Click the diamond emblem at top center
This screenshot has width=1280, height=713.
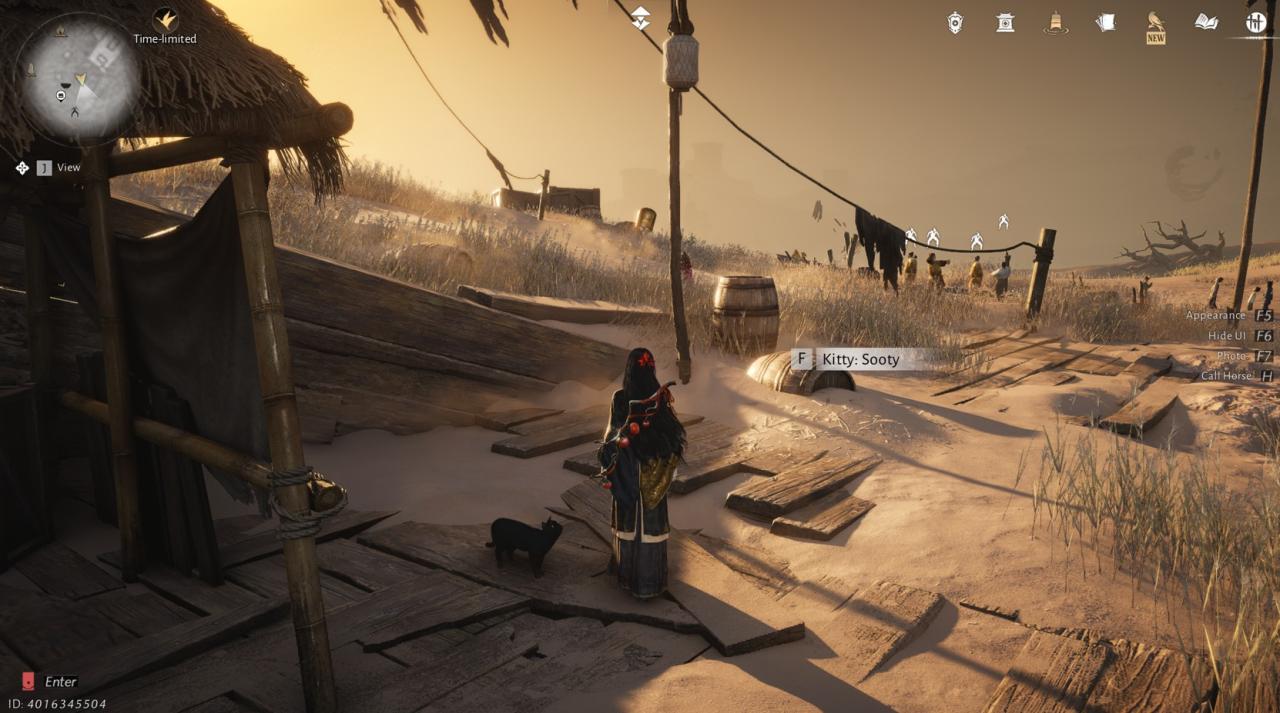pos(640,17)
